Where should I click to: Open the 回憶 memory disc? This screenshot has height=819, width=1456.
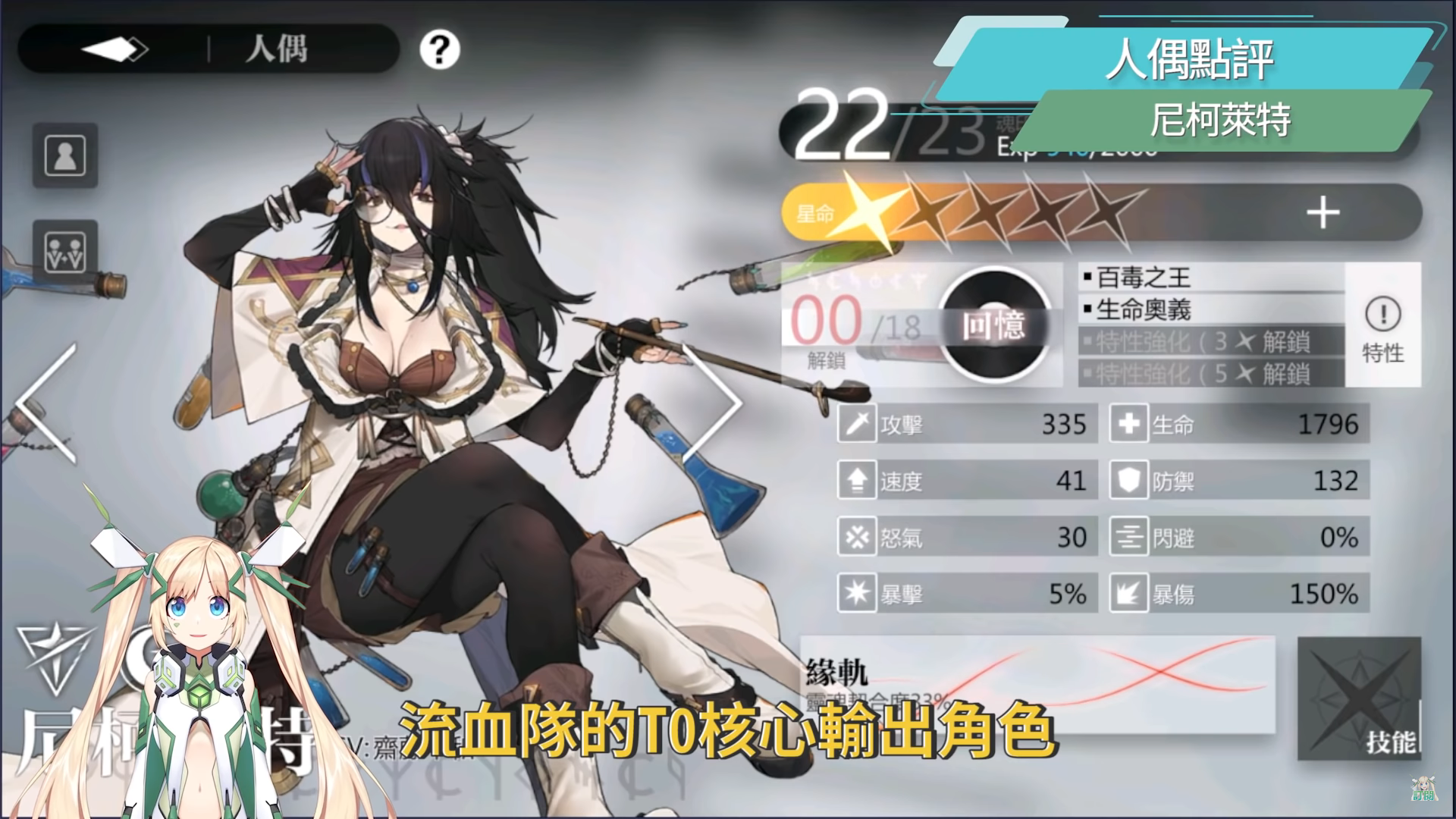pyautogui.click(x=994, y=325)
